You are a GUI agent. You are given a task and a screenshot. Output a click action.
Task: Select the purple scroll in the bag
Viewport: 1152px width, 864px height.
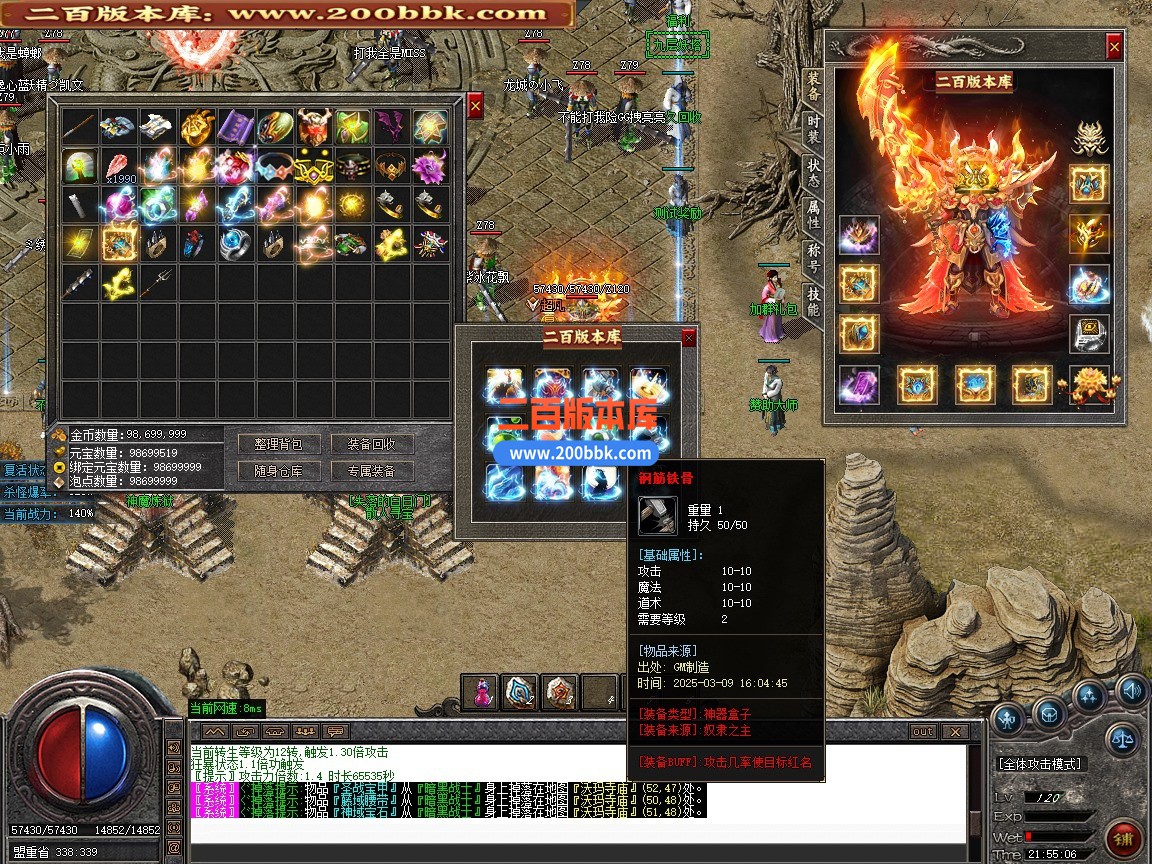click(236, 127)
